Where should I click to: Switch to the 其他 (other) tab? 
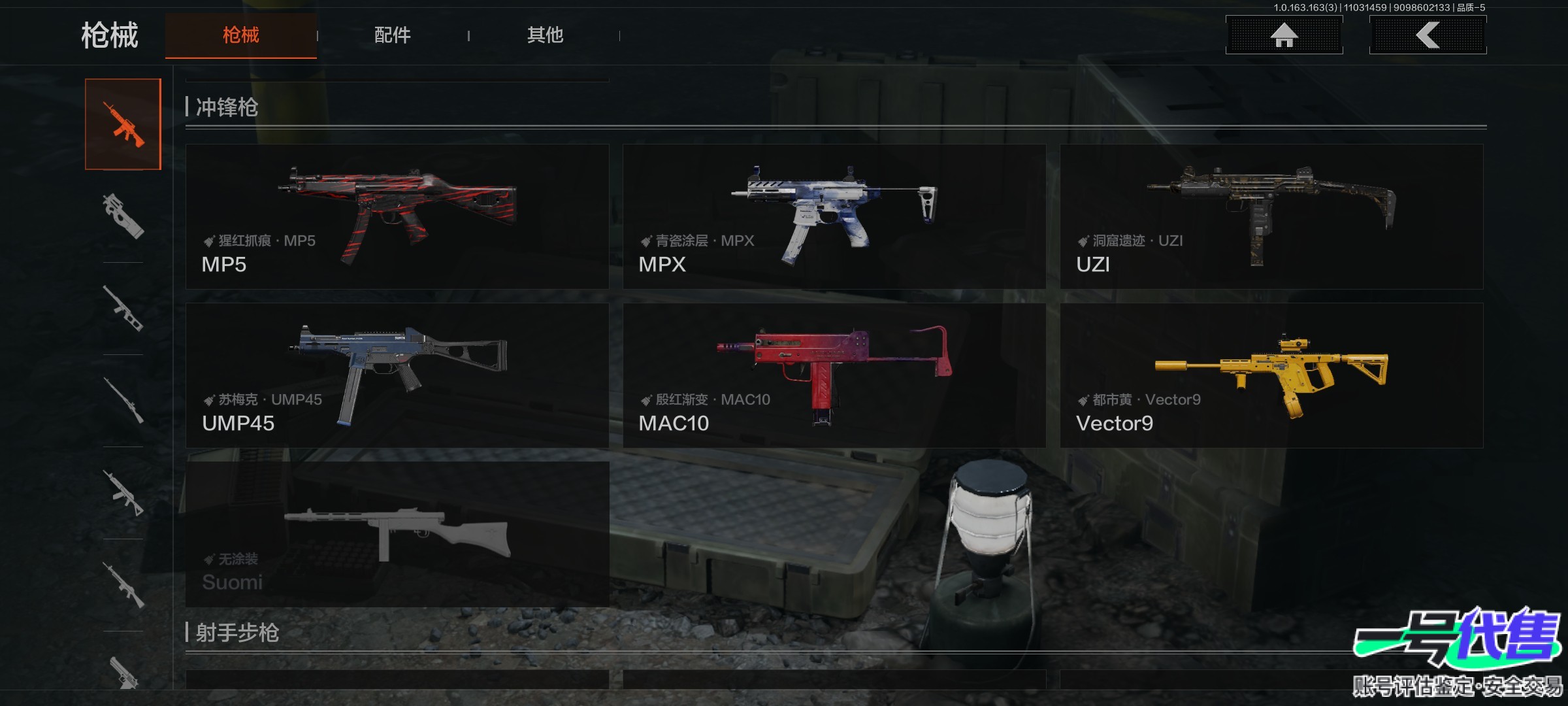click(545, 35)
